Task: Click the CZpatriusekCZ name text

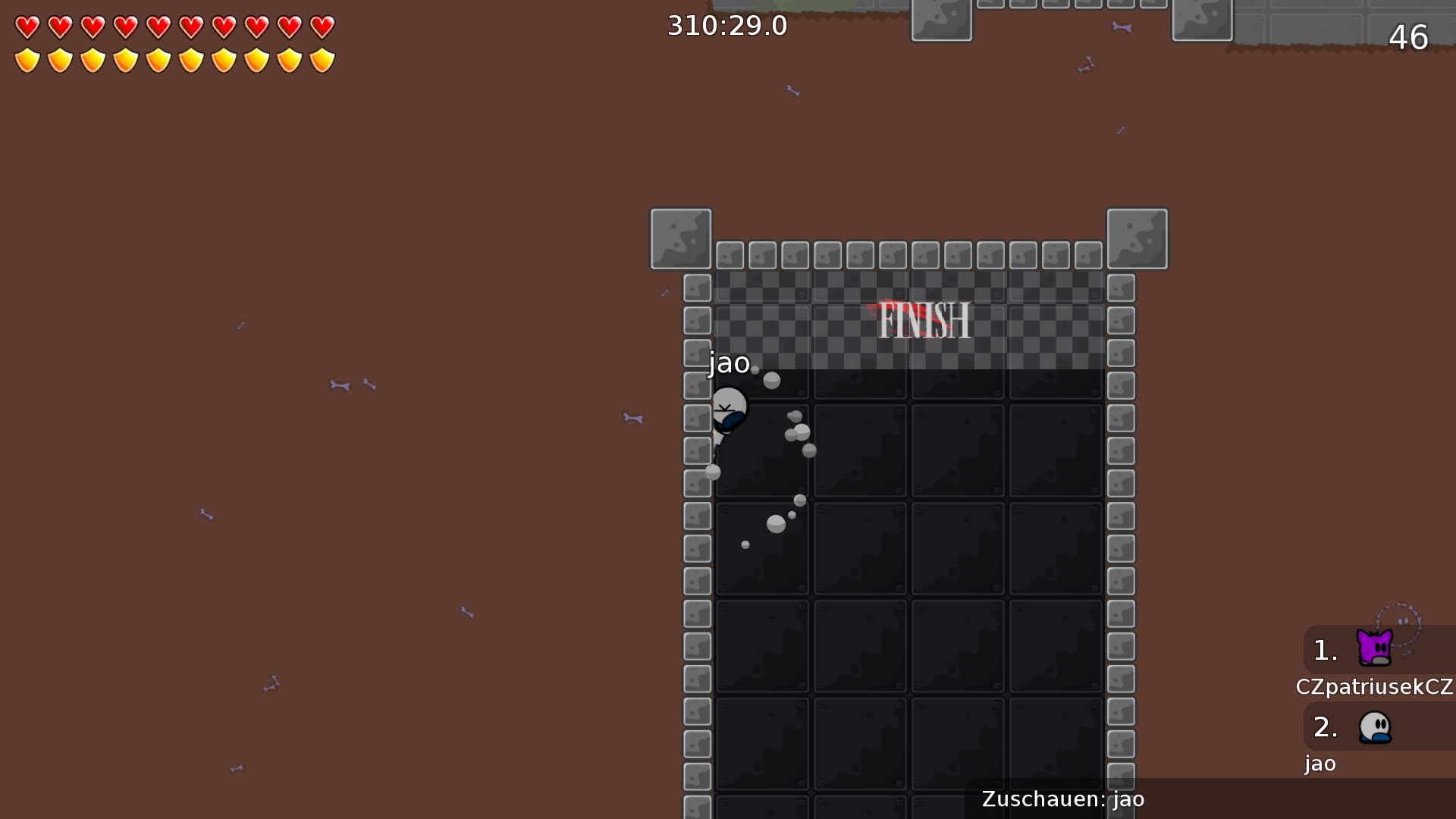Action: [x=1374, y=686]
